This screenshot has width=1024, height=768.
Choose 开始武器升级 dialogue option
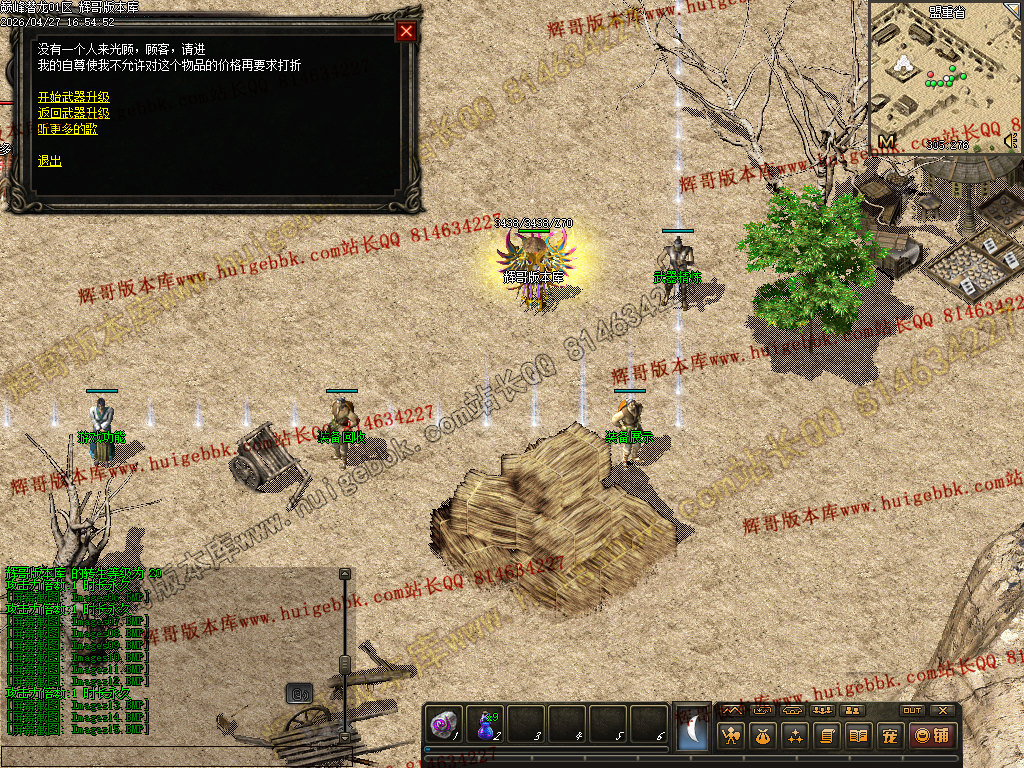[x=74, y=97]
